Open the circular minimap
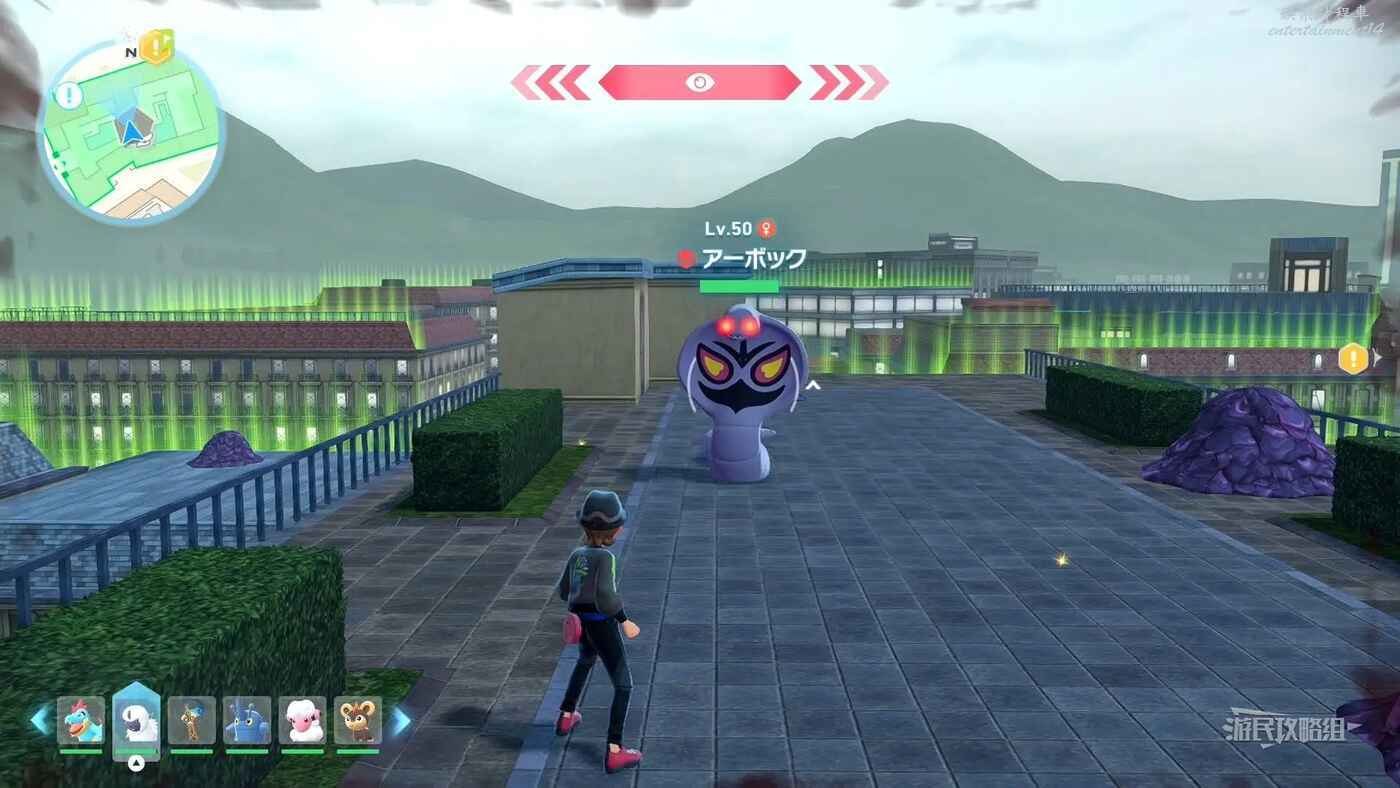The height and width of the screenshot is (788, 1400). (131, 133)
